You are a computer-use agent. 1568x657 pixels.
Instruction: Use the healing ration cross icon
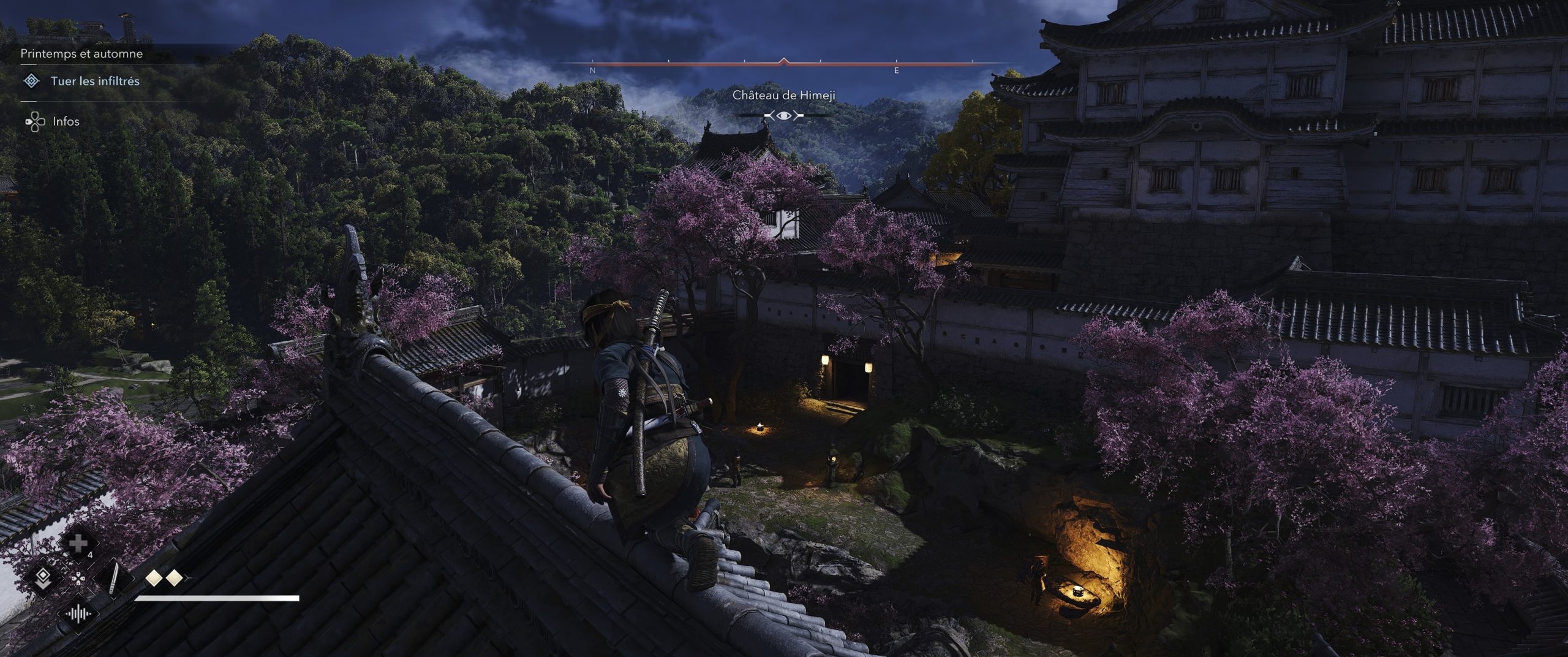(x=78, y=544)
